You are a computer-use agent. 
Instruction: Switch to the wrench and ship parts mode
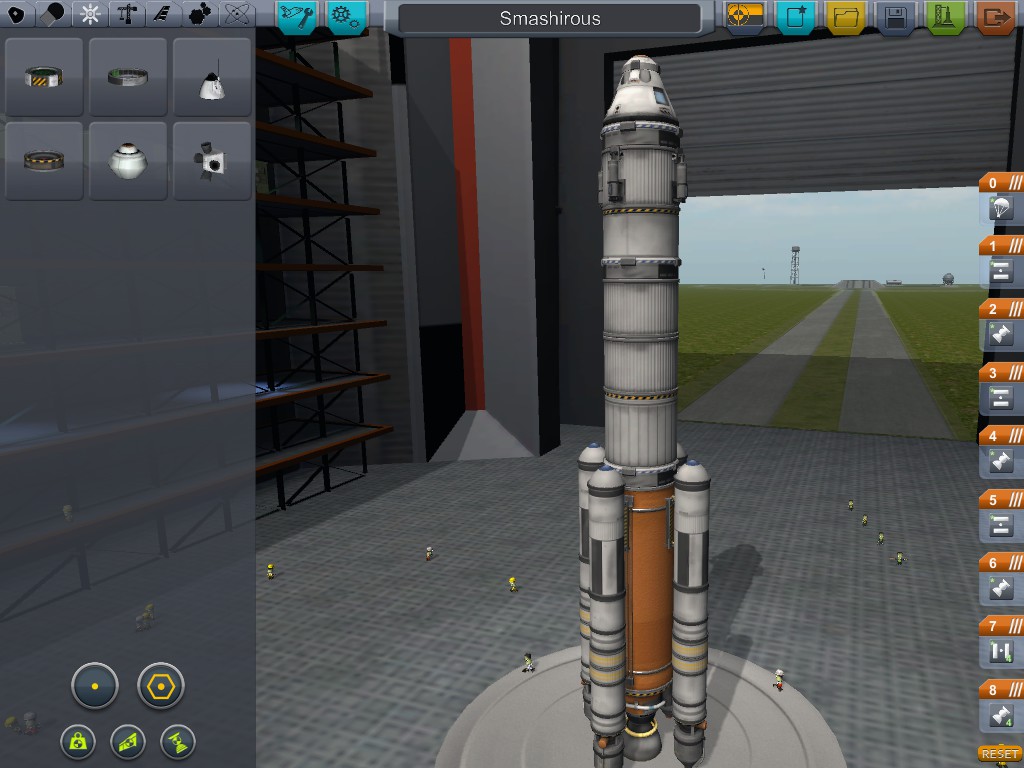point(297,16)
